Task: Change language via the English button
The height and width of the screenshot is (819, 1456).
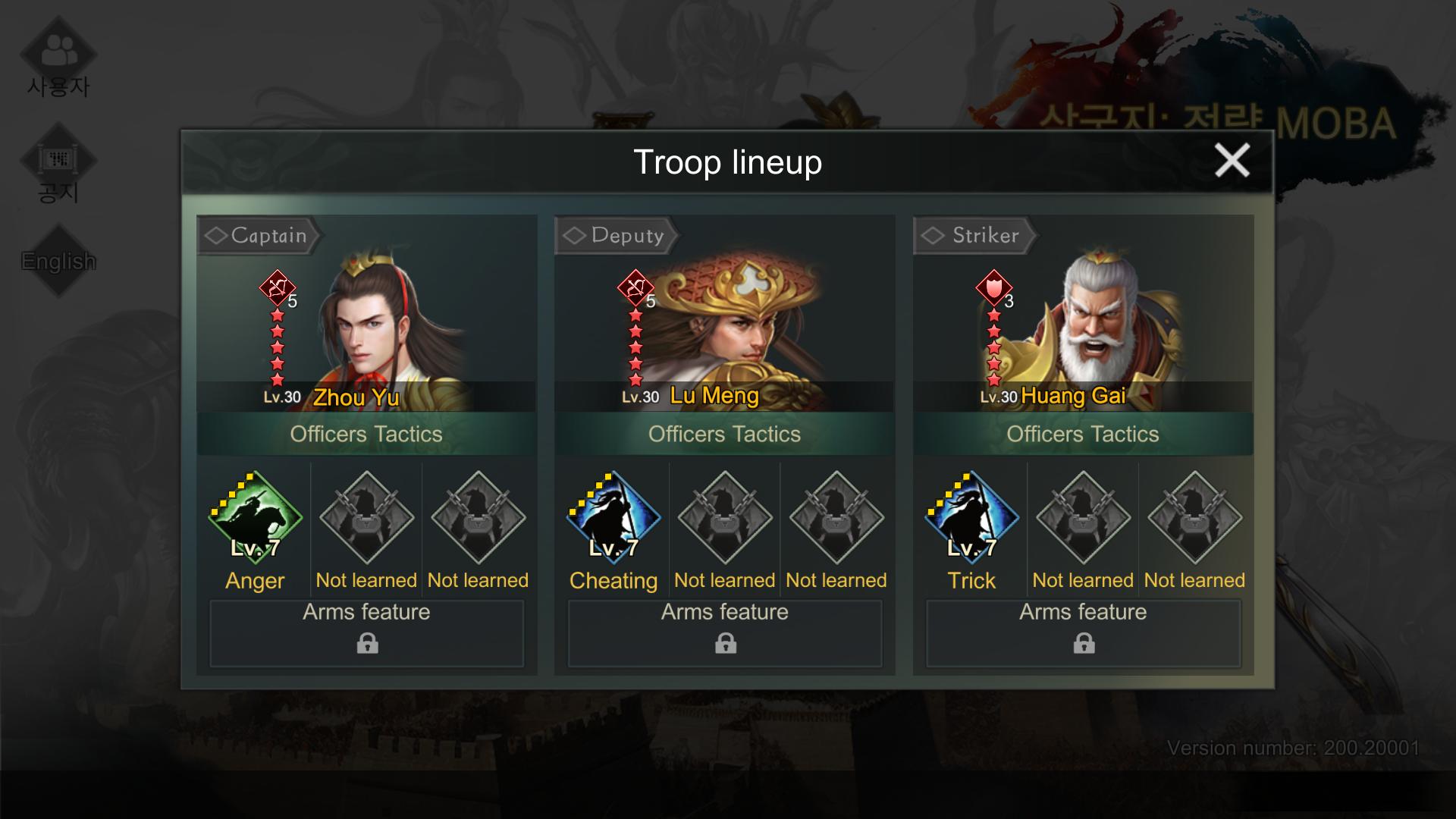Action: 58,261
